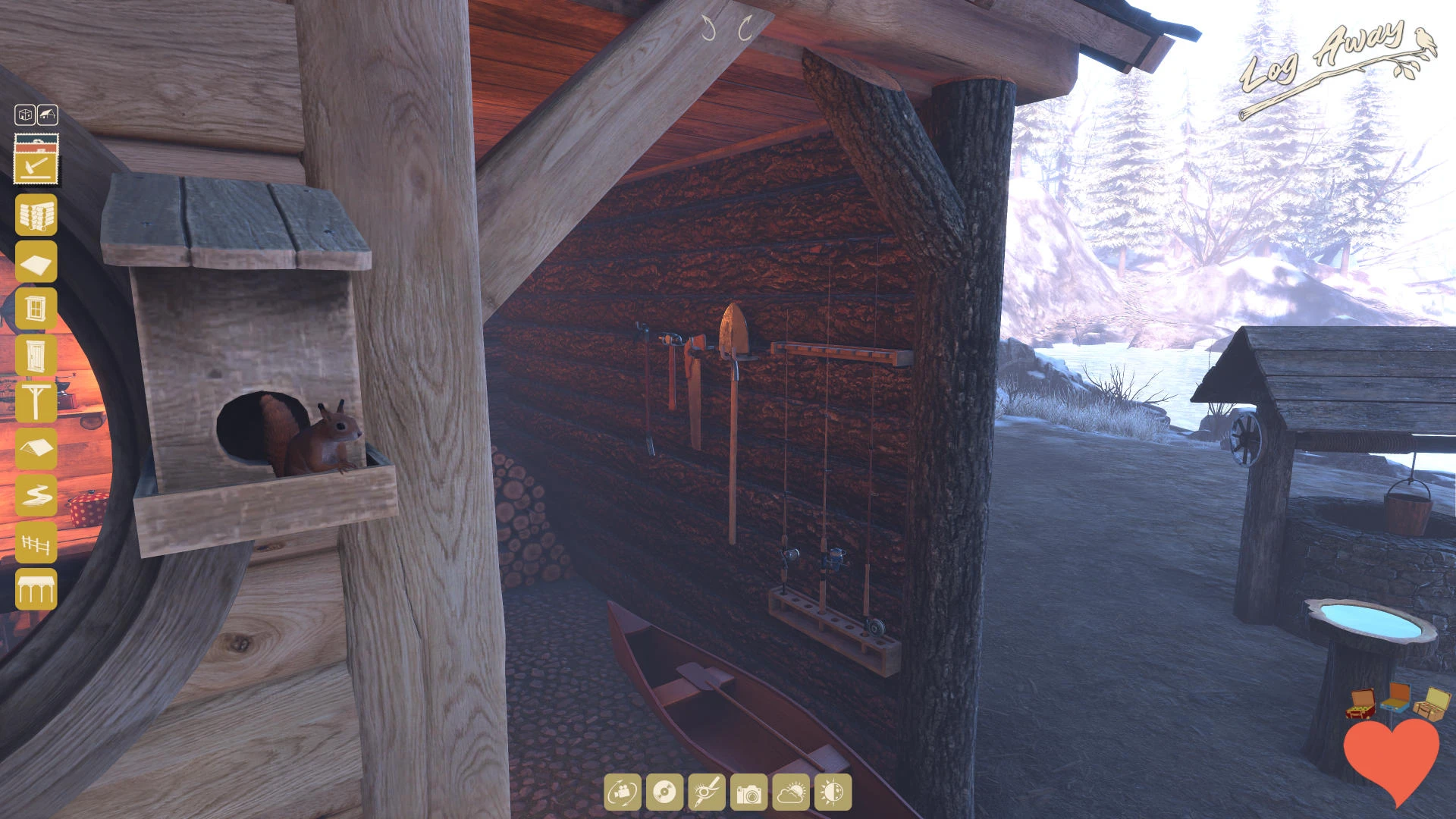Change the weather with the cloud-sun button
Image resolution: width=1456 pixels, height=819 pixels.
click(791, 792)
